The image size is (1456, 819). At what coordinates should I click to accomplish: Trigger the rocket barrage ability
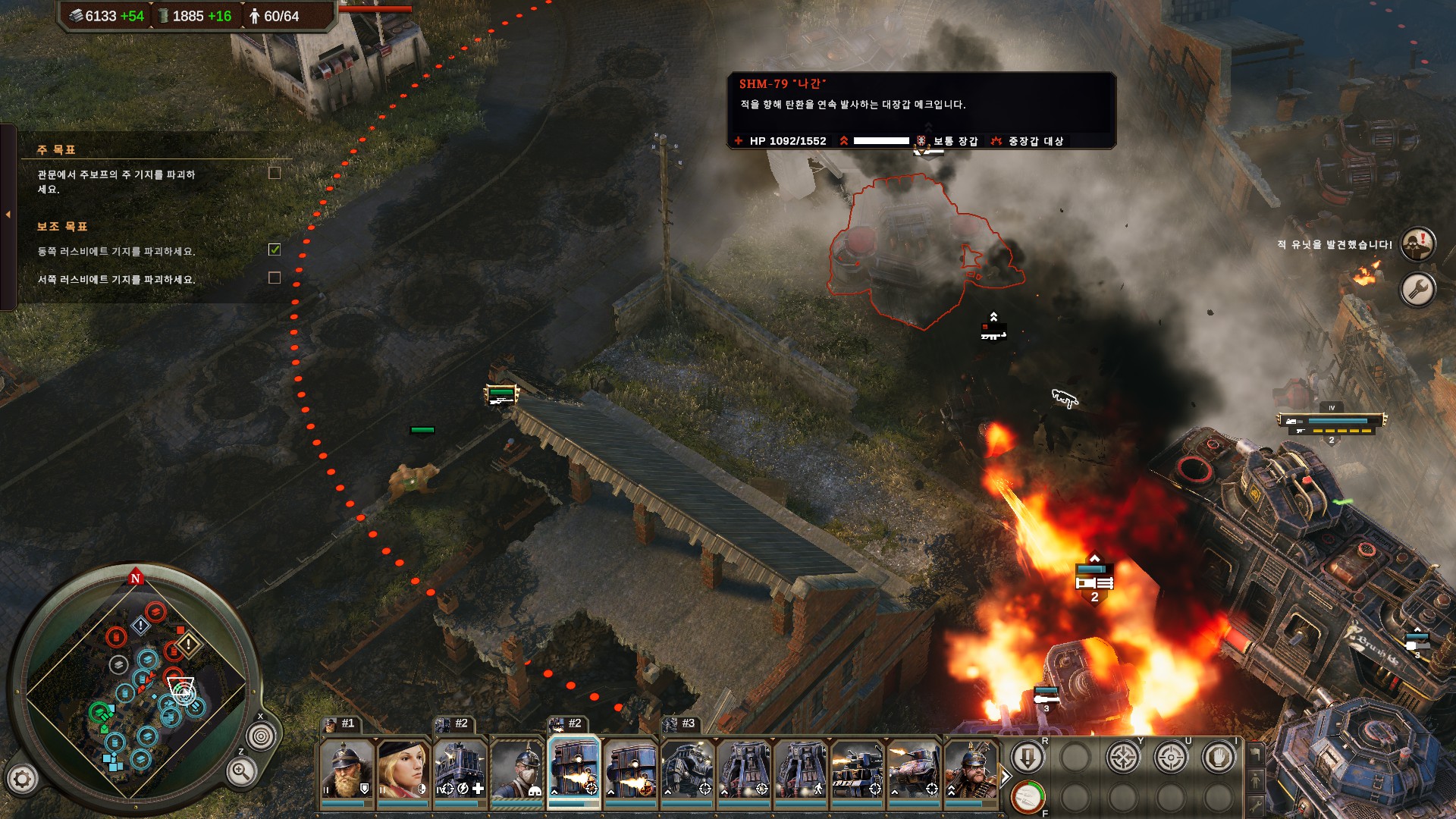click(1028, 797)
